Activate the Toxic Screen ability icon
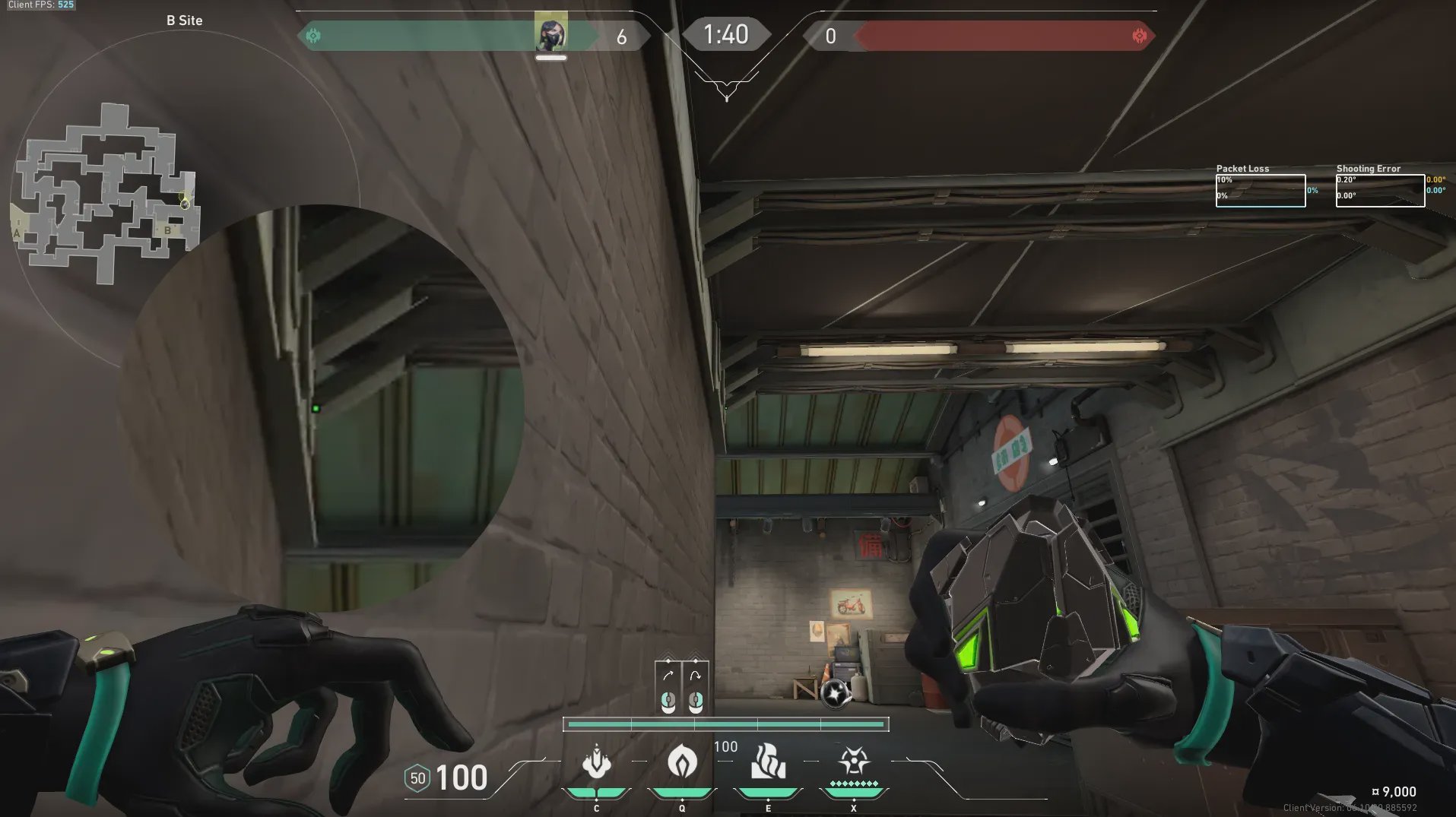The width and height of the screenshot is (1456, 817). point(768,762)
